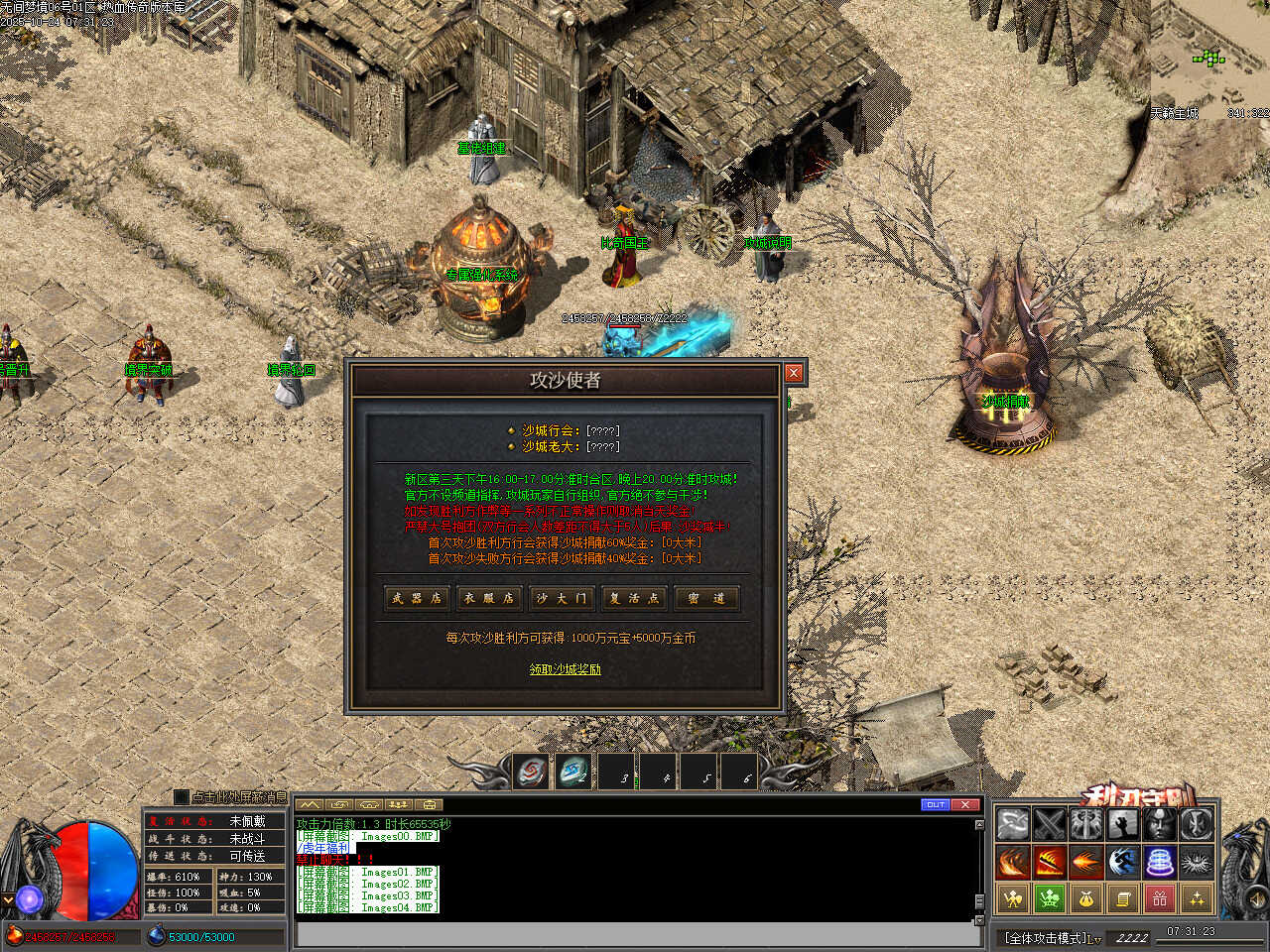1270x952 pixels.
Task: Claim reward via 领取沙城奖励 link
Action: click(565, 669)
